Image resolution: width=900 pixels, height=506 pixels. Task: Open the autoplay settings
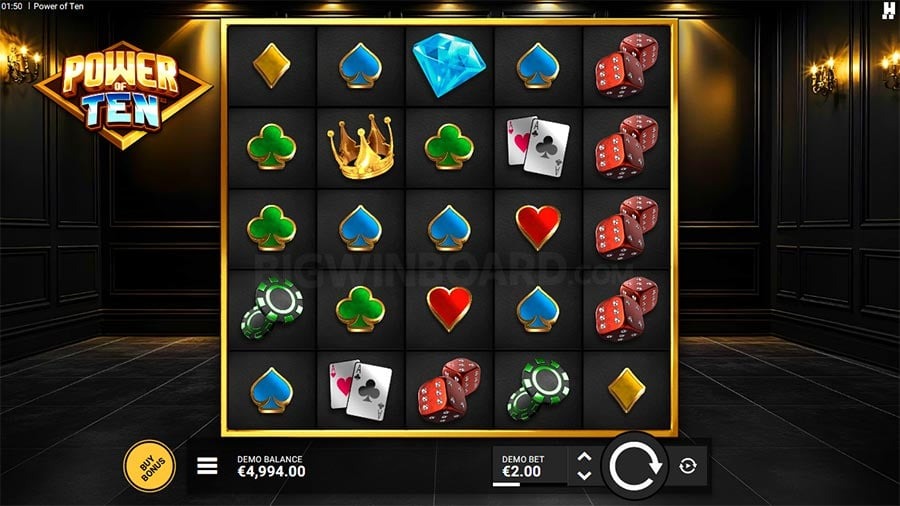pos(690,465)
